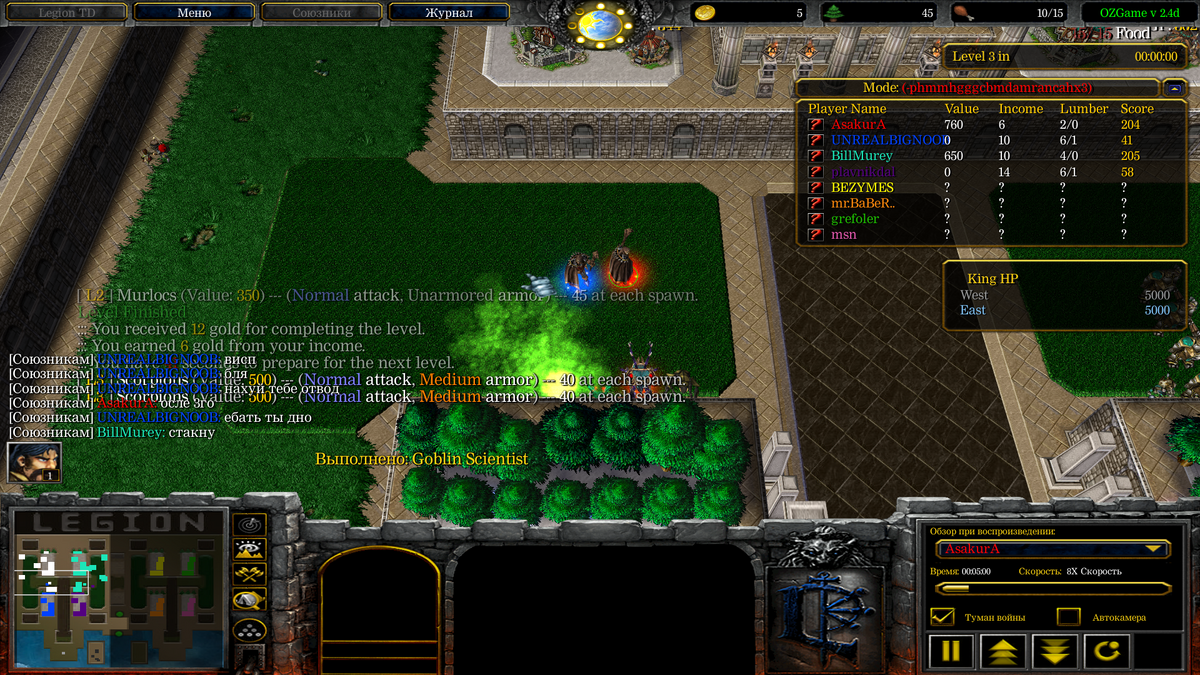
Task: Toggle ally color mode crossed axes button
Action: coord(249,574)
